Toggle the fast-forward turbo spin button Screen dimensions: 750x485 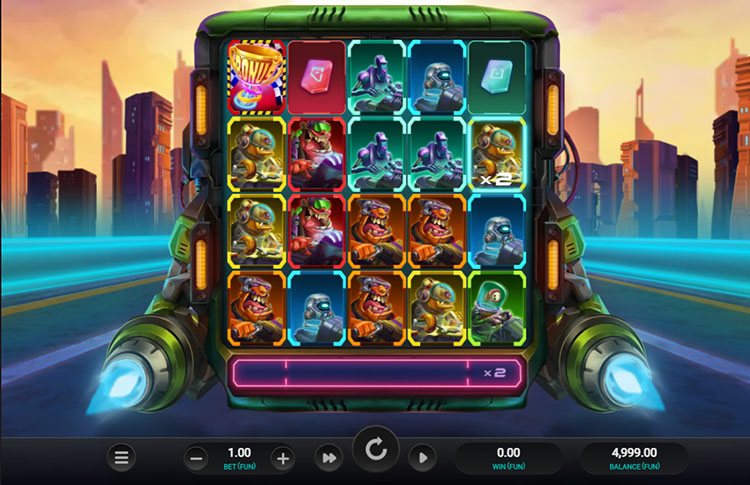point(327,458)
